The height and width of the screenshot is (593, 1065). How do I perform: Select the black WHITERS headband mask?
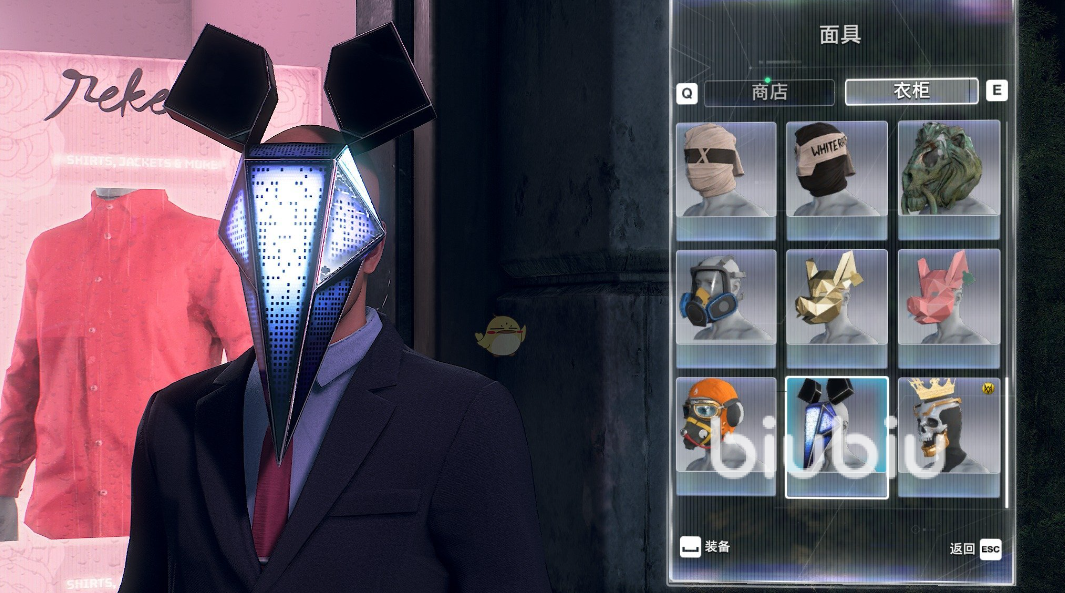(x=837, y=170)
